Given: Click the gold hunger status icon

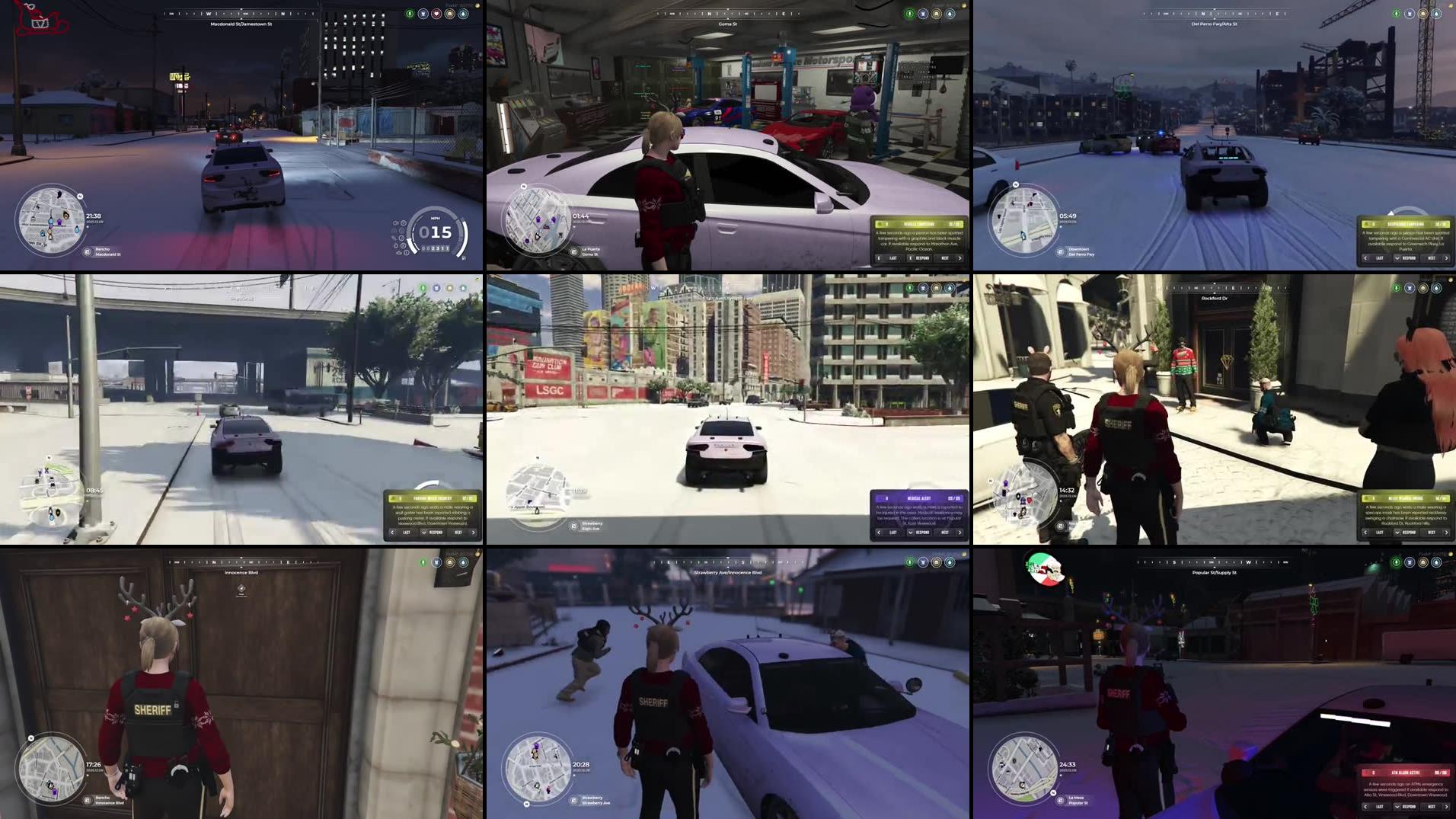Looking at the screenshot, I should (449, 14).
